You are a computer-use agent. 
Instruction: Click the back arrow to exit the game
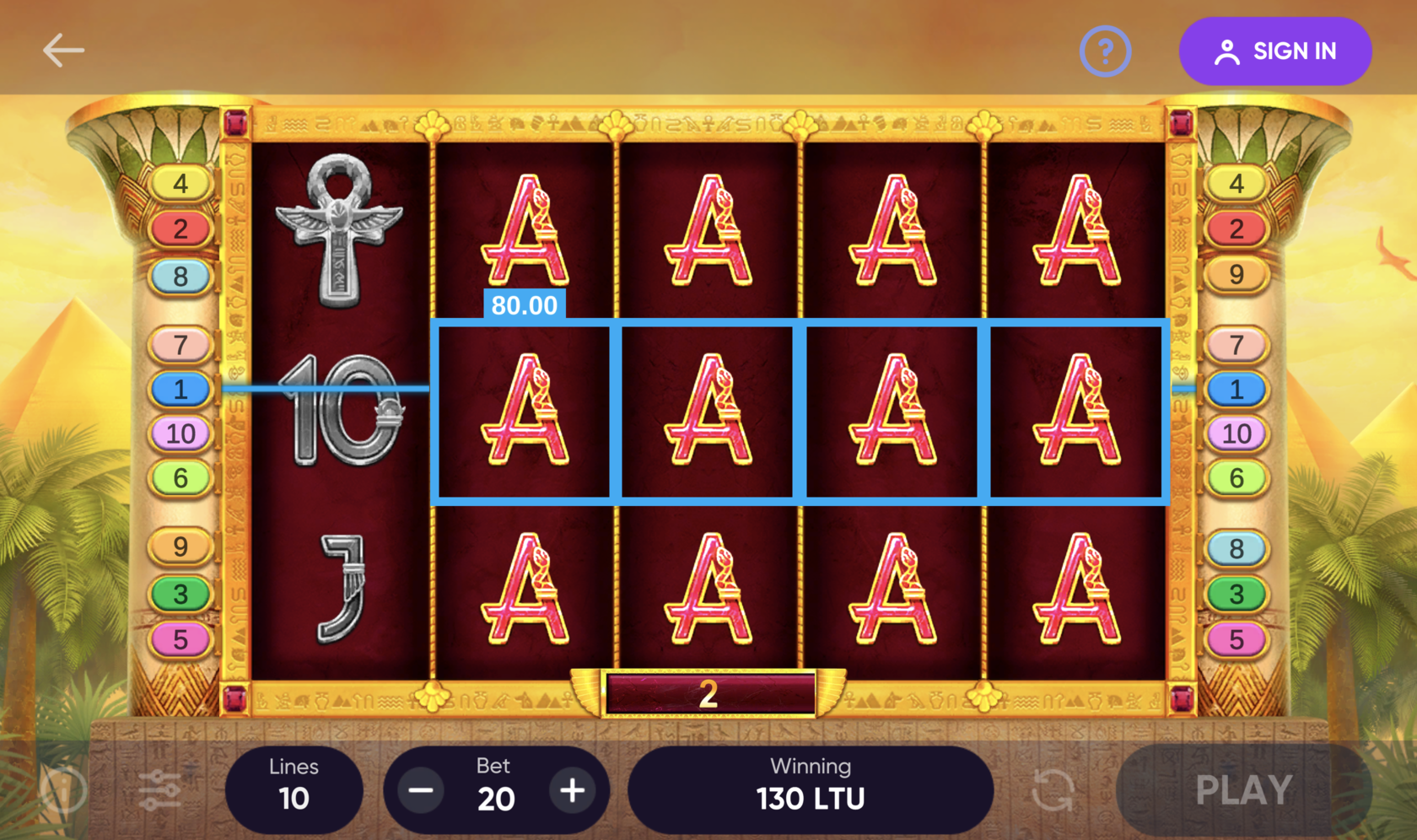[62, 50]
